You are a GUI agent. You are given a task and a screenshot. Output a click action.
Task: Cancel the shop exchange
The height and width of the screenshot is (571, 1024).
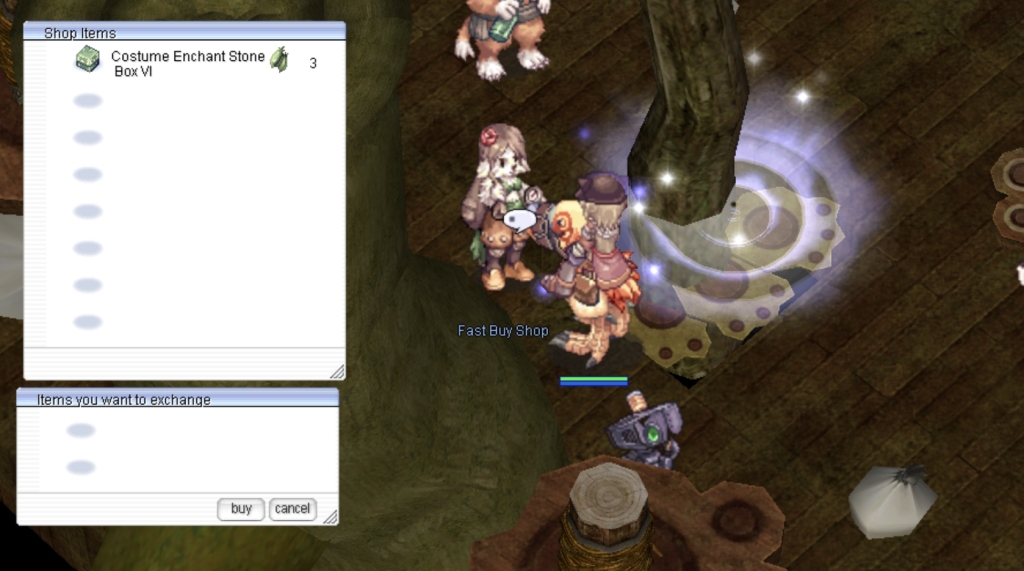[292, 509]
